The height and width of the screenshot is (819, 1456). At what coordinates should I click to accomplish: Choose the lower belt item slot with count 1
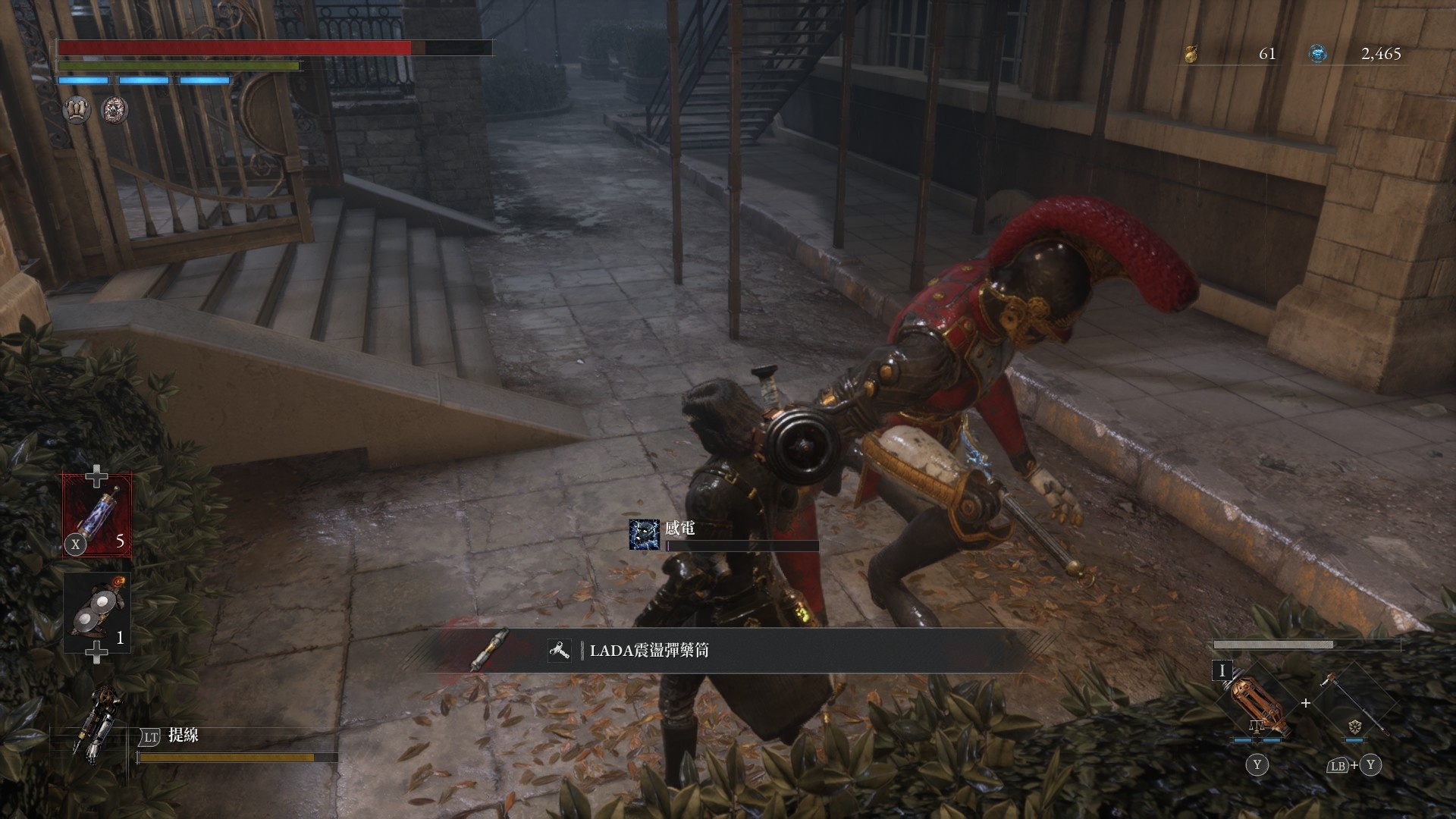coord(96,613)
